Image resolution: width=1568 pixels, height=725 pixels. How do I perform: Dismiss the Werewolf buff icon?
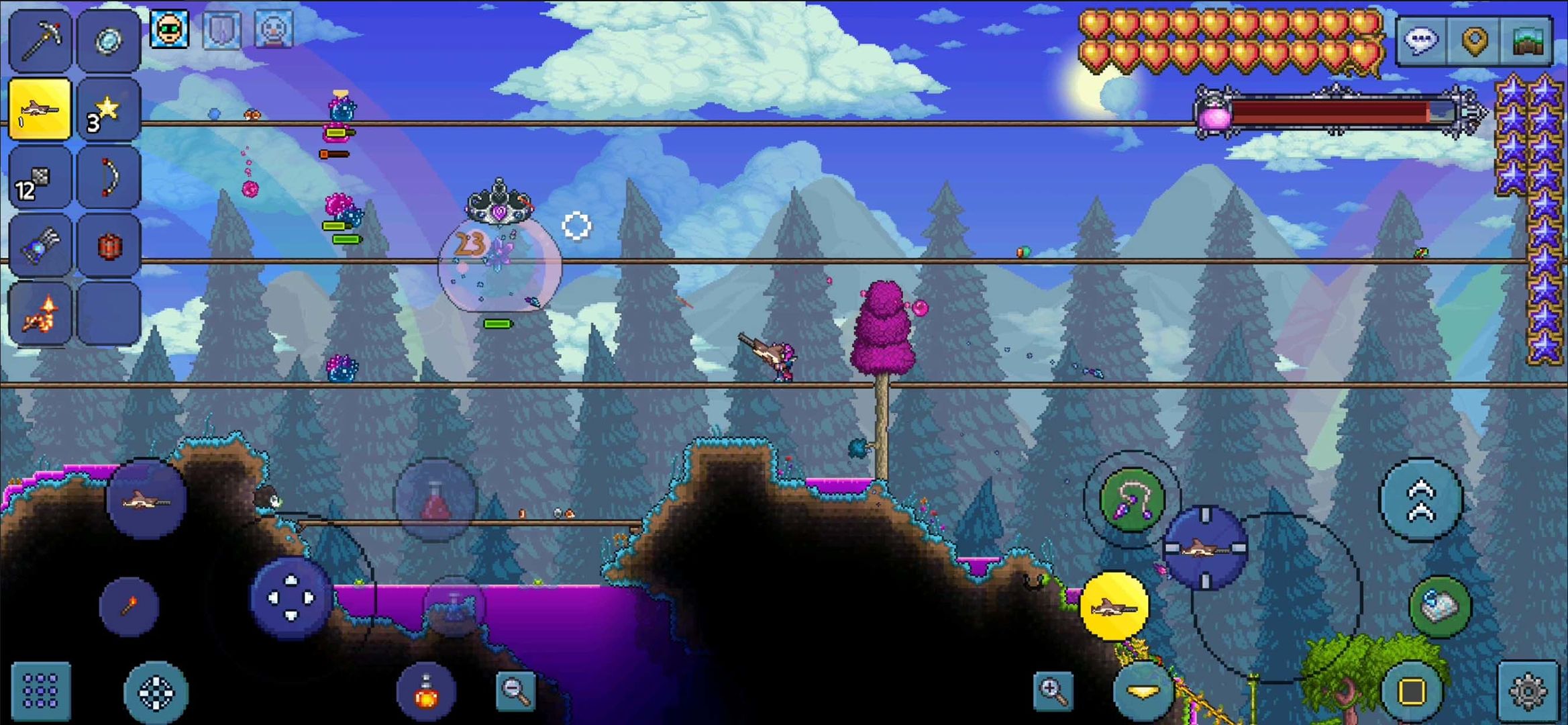(171, 30)
